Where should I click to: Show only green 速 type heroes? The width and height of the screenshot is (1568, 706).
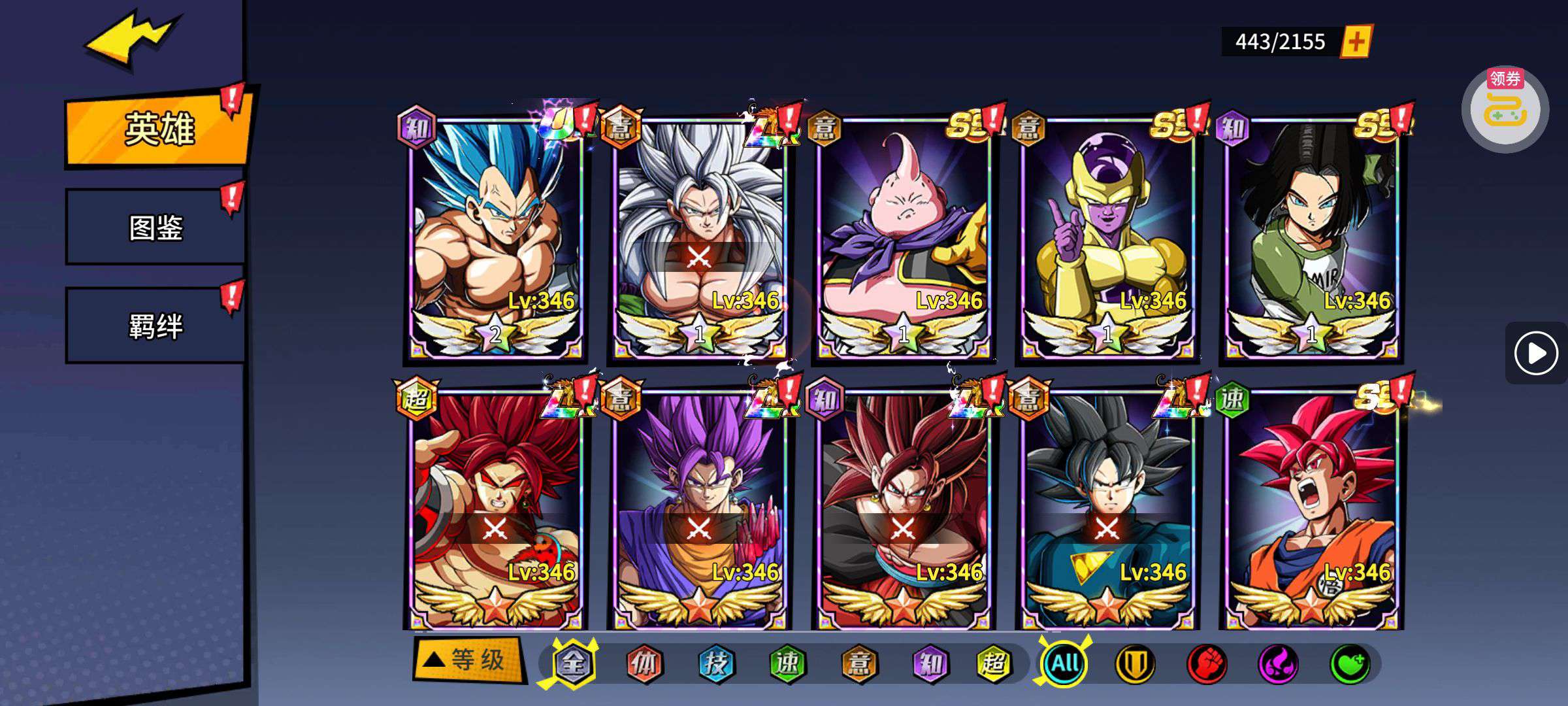point(787,664)
